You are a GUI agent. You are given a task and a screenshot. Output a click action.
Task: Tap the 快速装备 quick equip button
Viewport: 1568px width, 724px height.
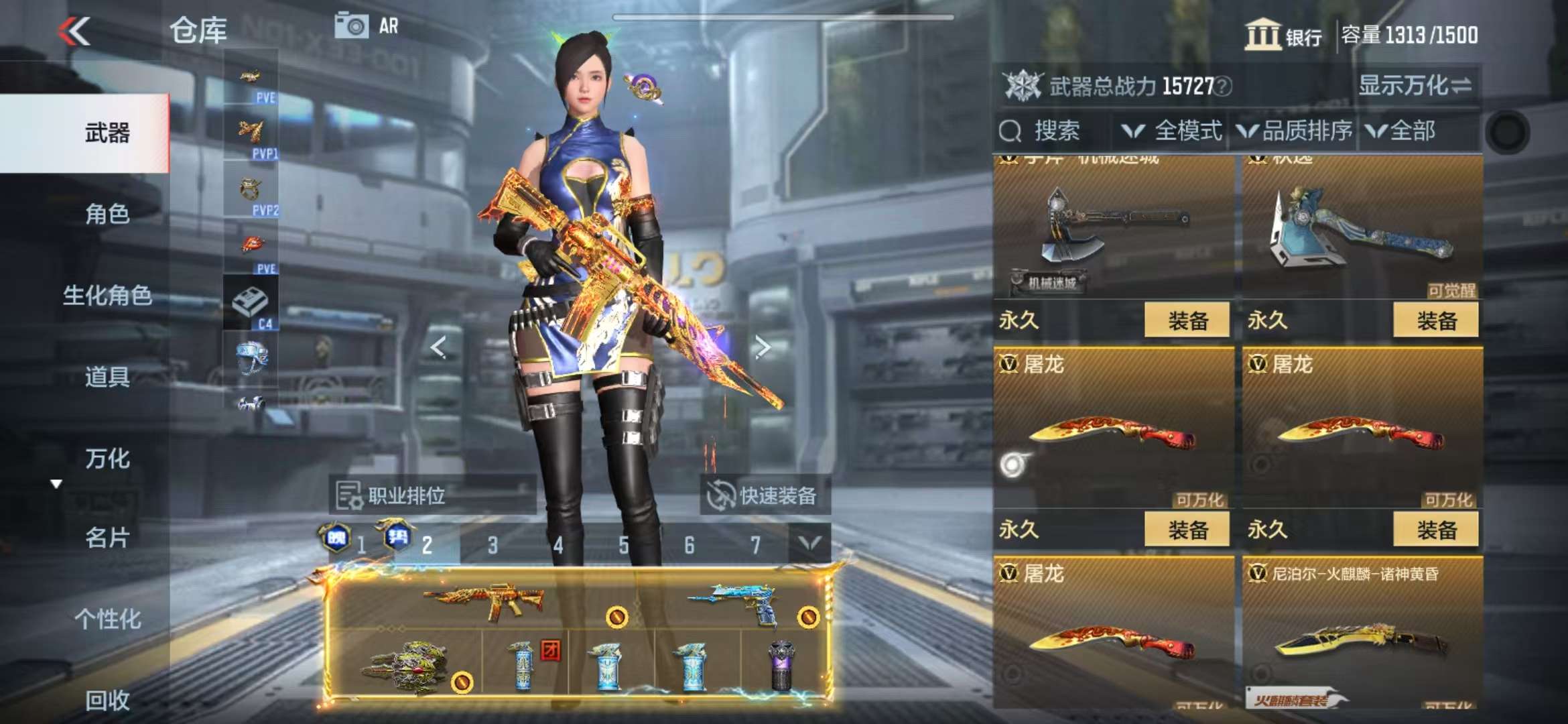765,495
